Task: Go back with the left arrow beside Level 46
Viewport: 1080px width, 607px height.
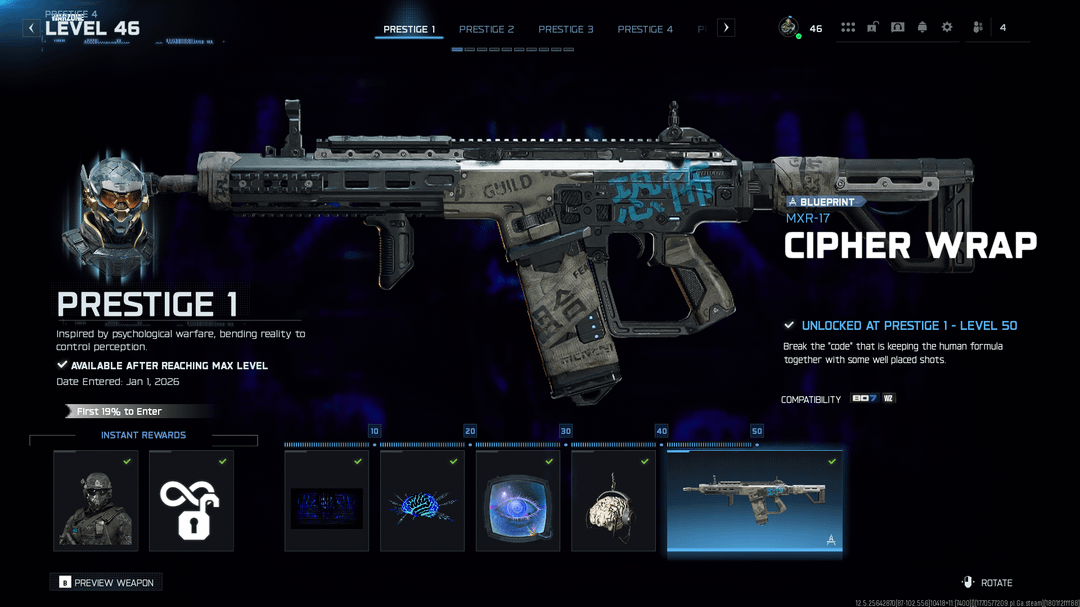Action: pyautogui.click(x=31, y=28)
